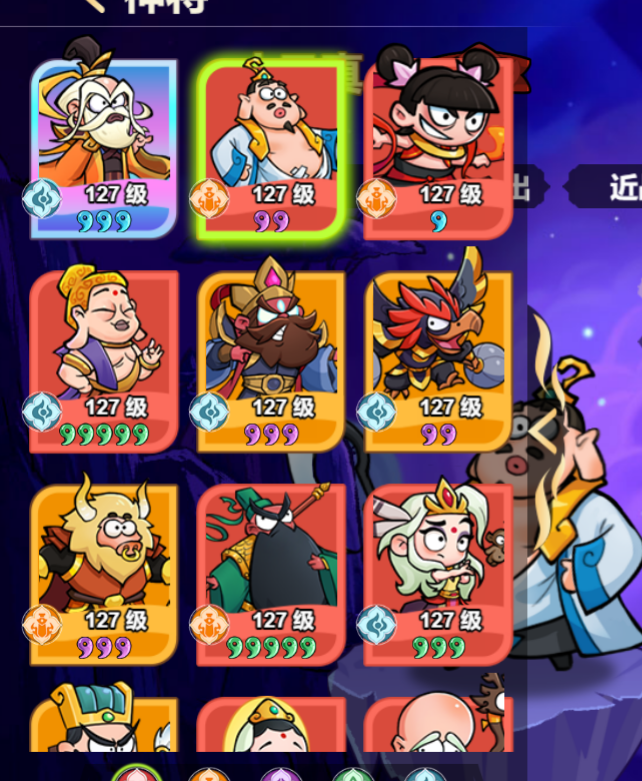Select the pale-faced hero with jeweled gold crown
Viewport: 642px width, 781px height.
coord(271,724)
